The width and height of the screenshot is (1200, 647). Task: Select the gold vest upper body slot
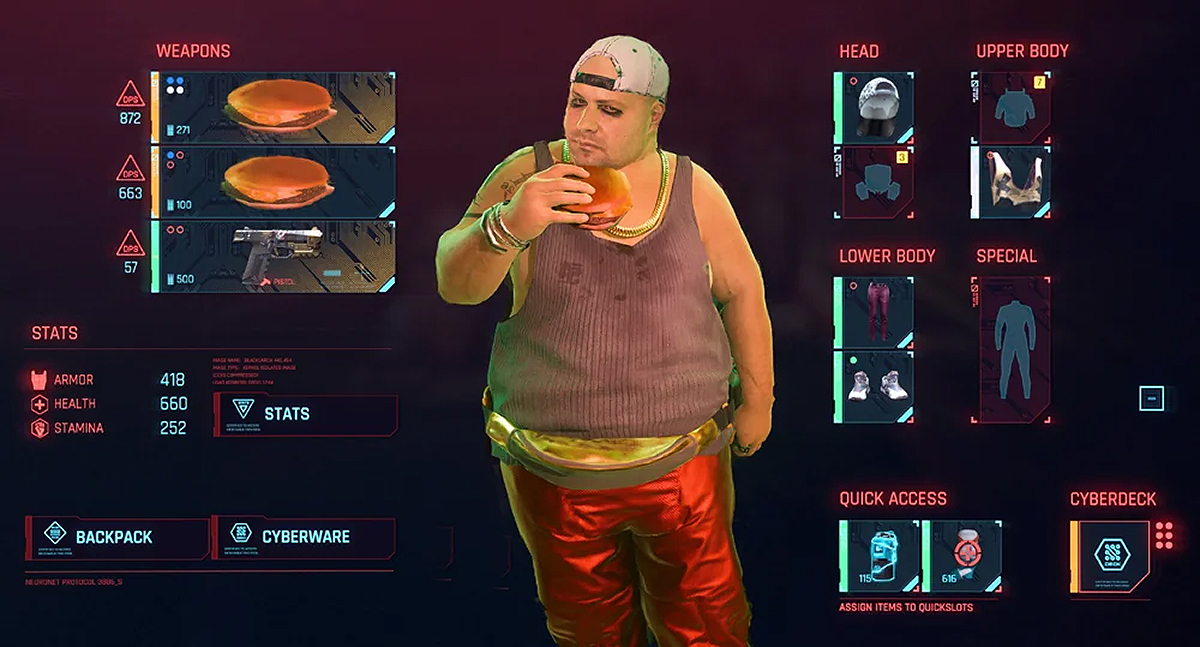(1011, 182)
